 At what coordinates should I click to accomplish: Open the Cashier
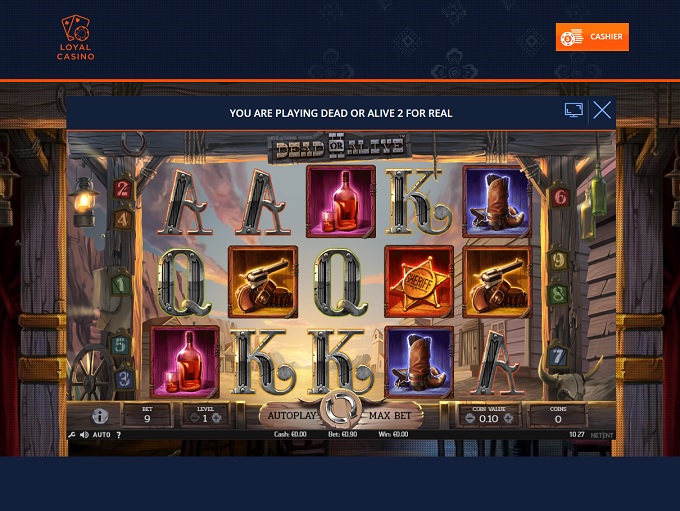[x=592, y=37]
